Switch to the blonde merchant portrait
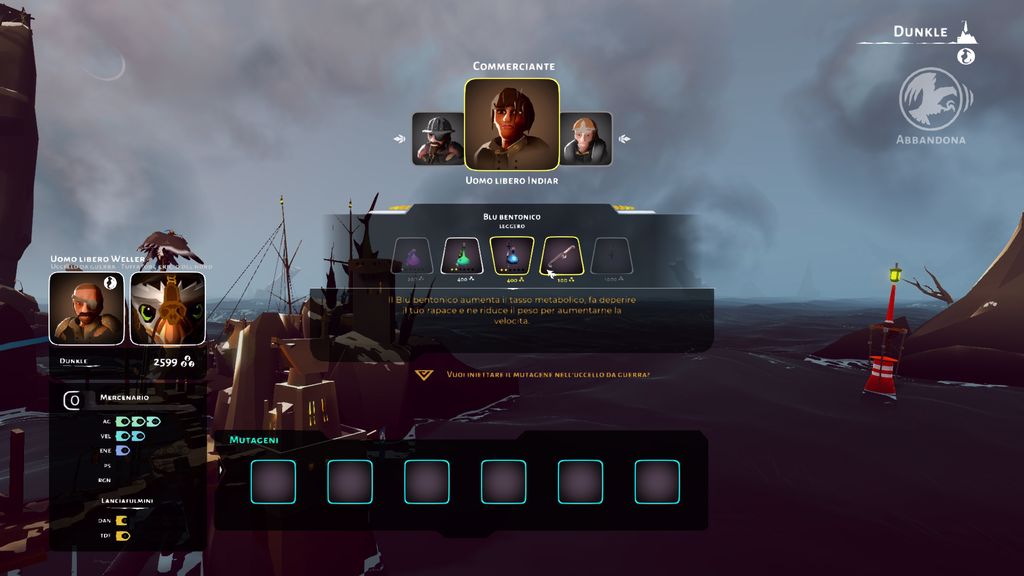 click(586, 138)
